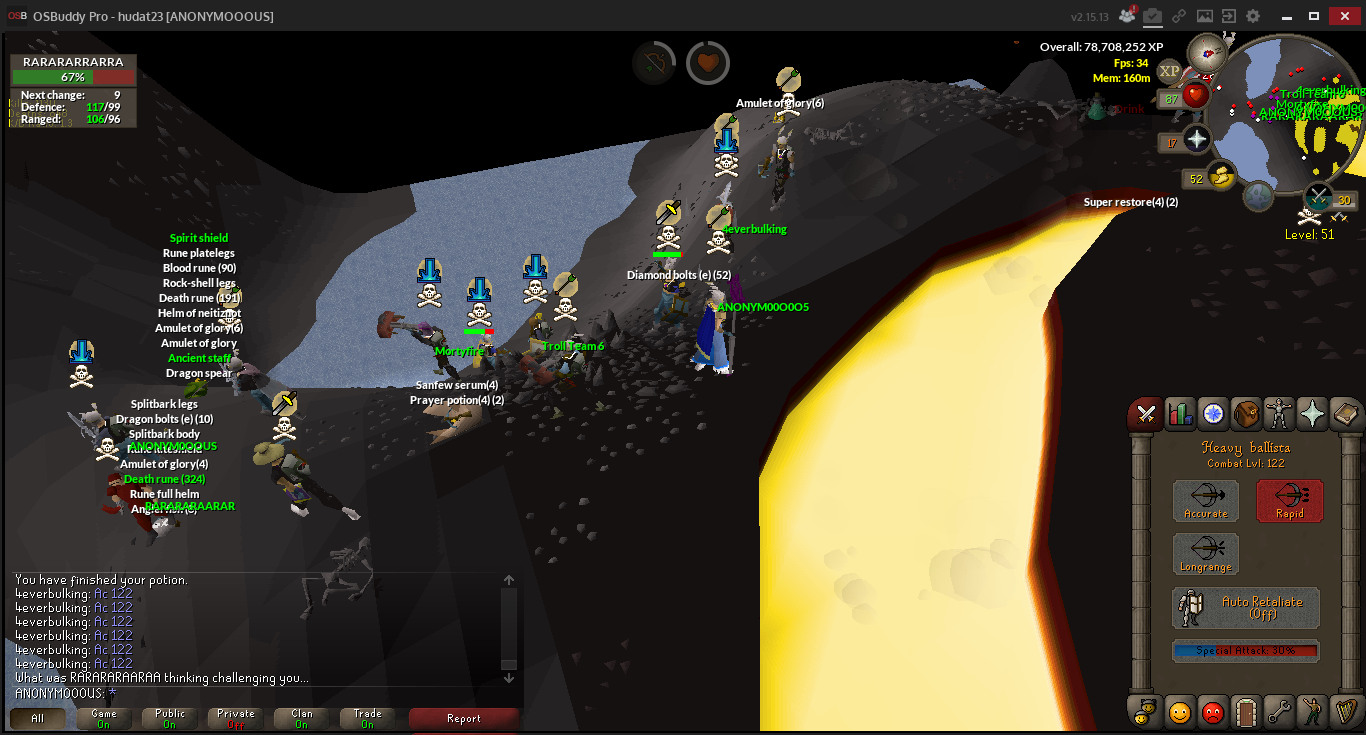
Task: Select the Accurate attack style
Action: 1205,501
